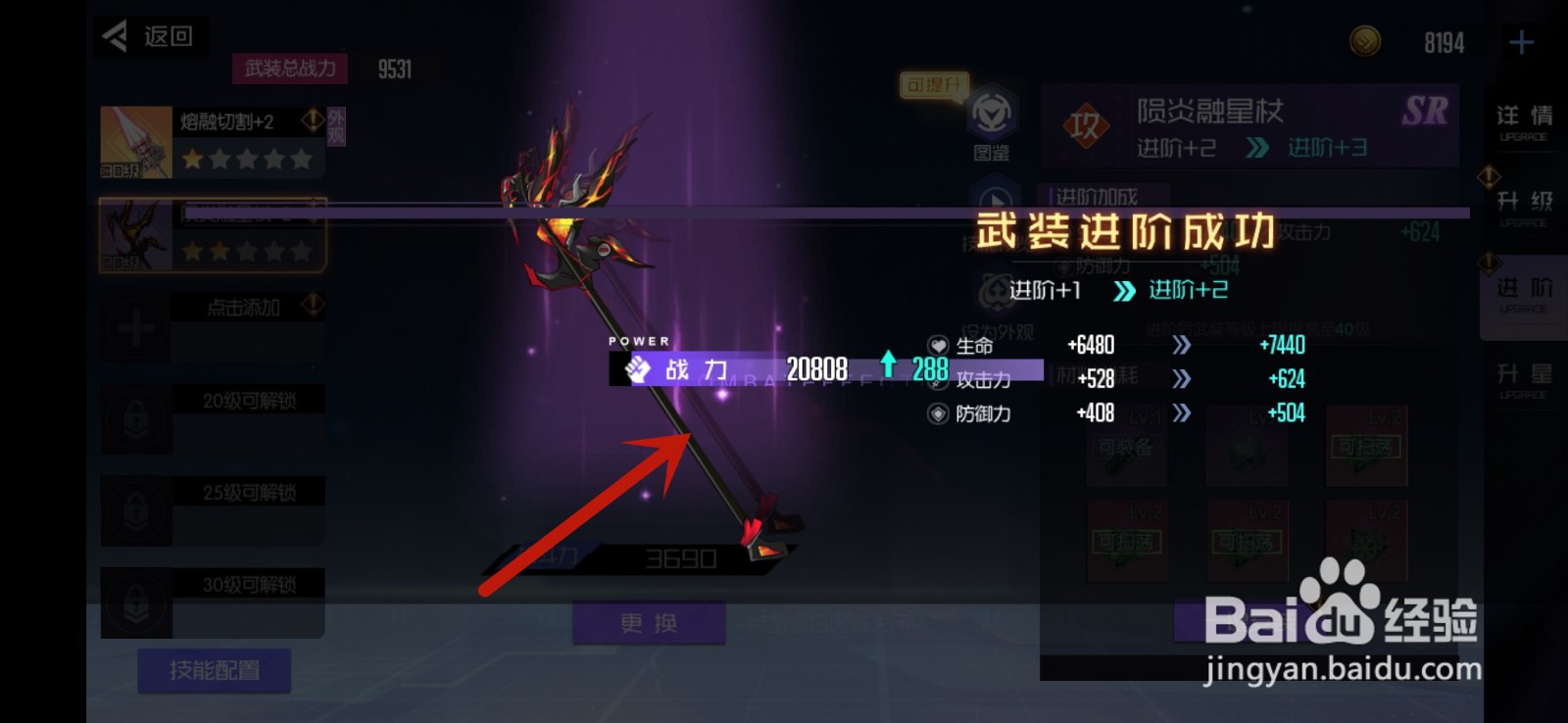Click the plus icon in top right corner
Image resolution: width=1568 pixels, height=723 pixels.
[1520, 41]
